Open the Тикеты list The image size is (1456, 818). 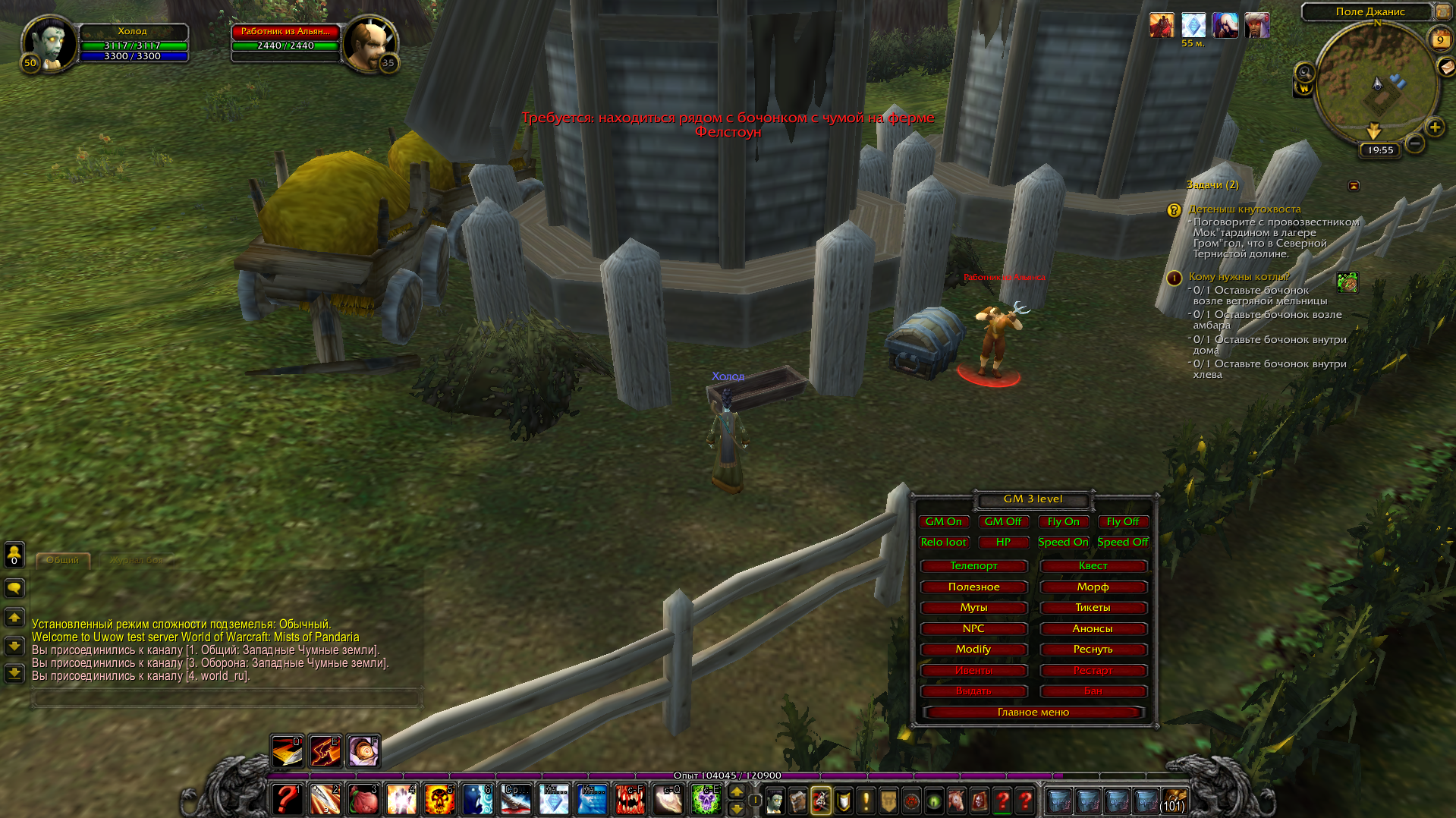[x=1093, y=607]
